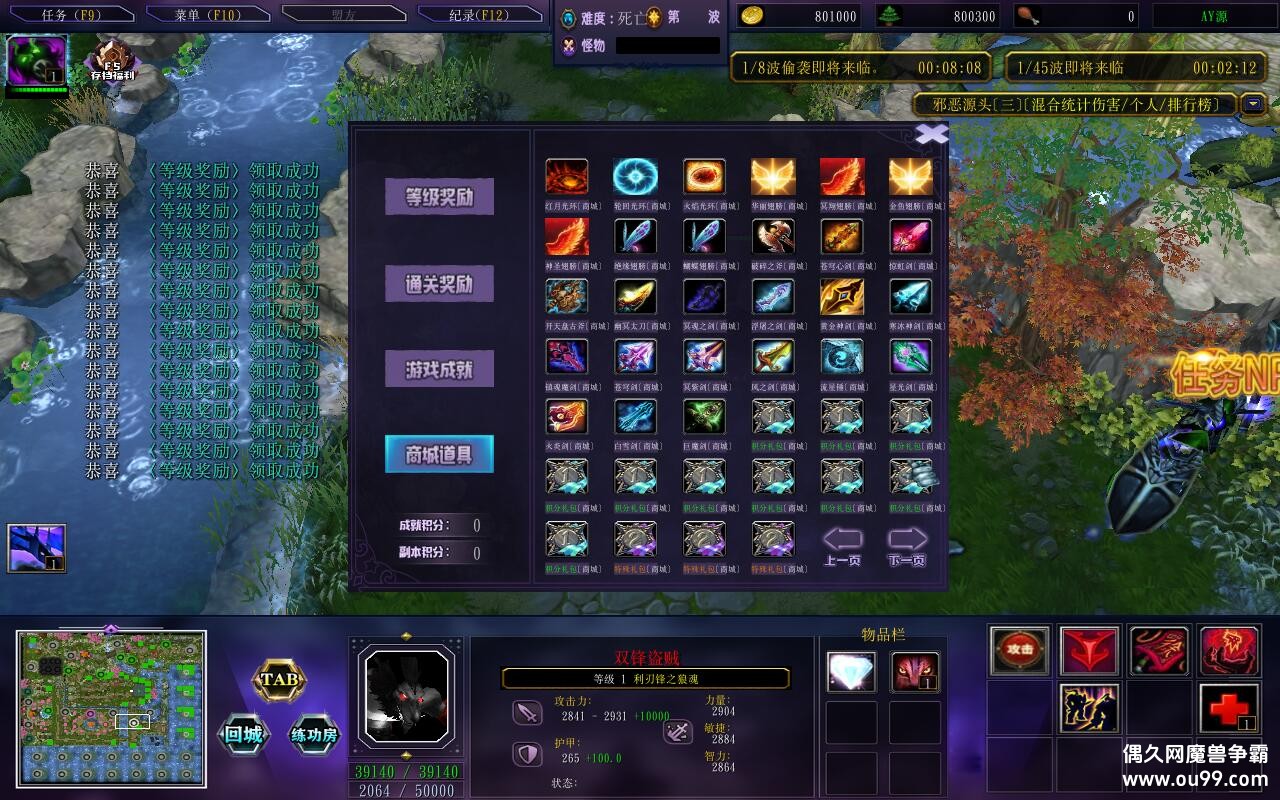The image size is (1280, 800).
Task: Switch to the 通关奖励 tab
Action: click(x=439, y=284)
